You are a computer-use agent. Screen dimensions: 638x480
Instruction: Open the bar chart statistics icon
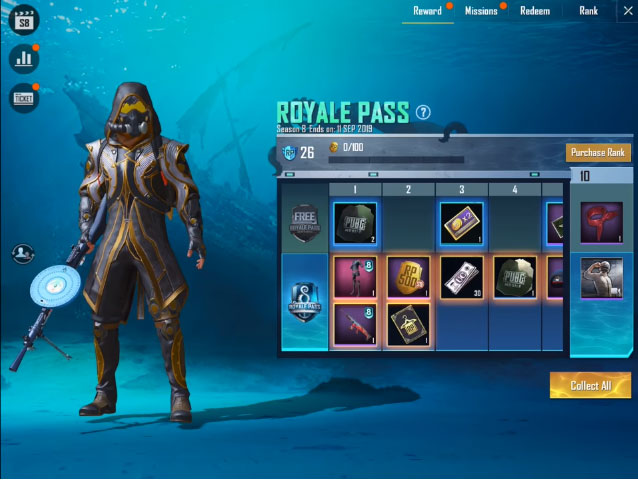point(23,58)
